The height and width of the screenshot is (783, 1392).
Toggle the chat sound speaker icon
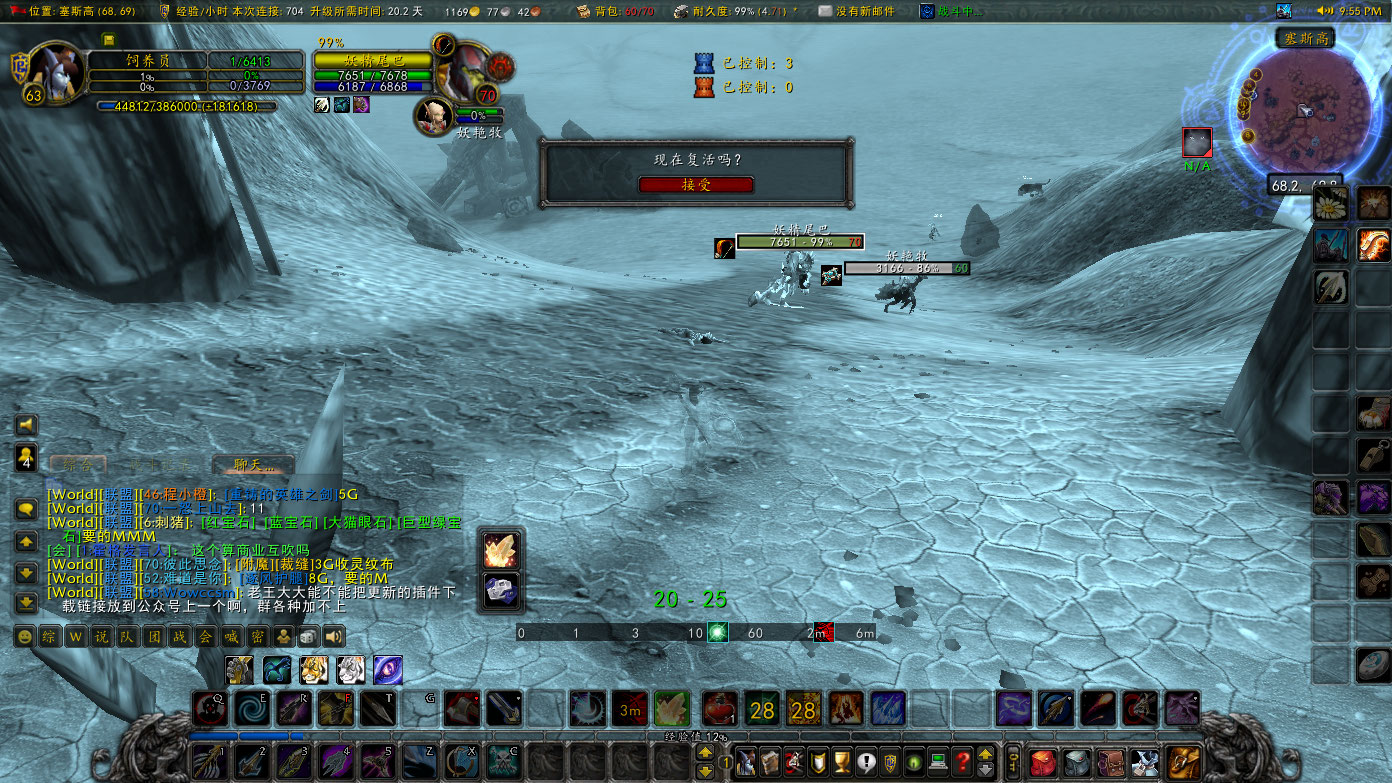332,637
